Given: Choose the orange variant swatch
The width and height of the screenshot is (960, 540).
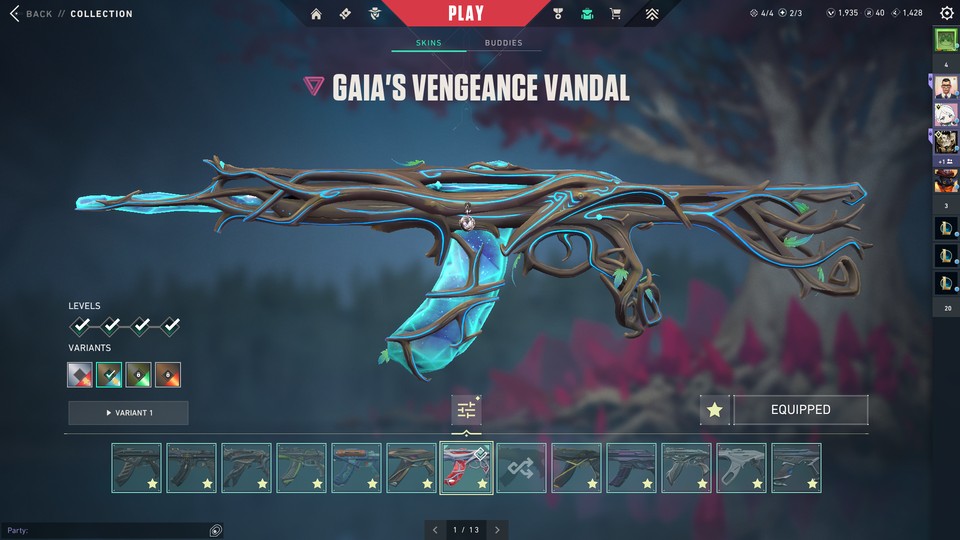Looking at the screenshot, I should [168, 375].
